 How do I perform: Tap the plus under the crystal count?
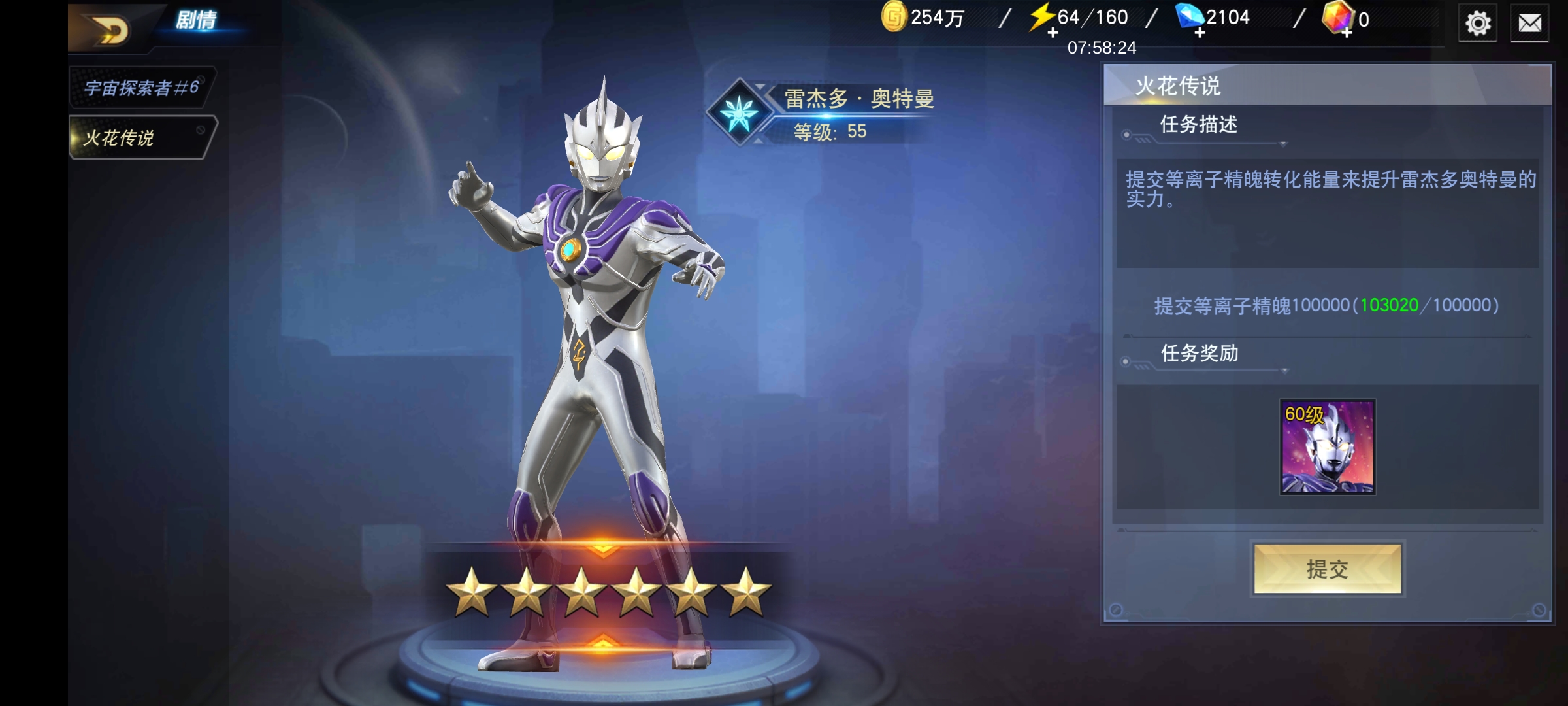(1346, 34)
